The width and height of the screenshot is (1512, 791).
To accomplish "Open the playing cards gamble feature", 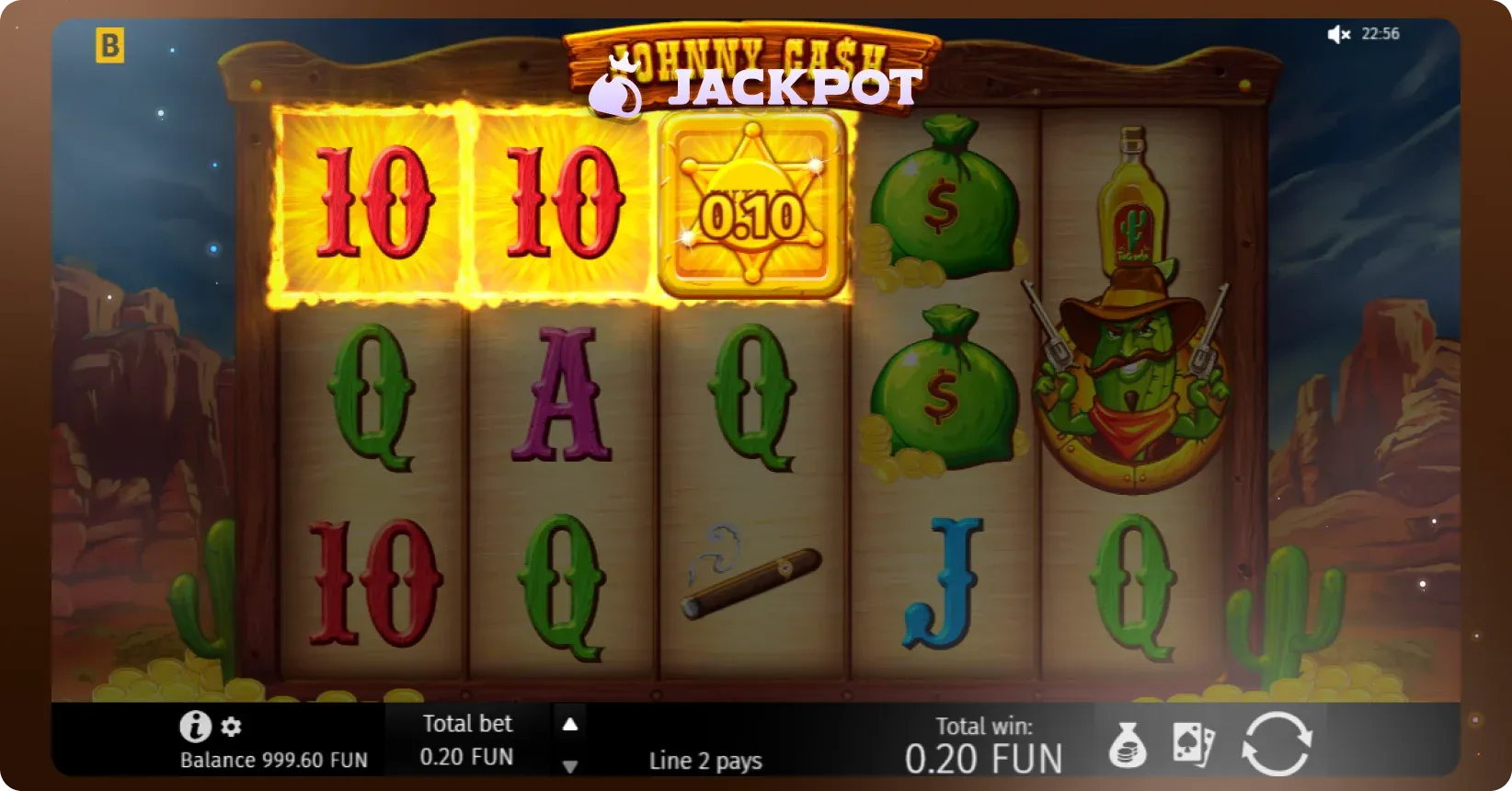I will pyautogui.click(x=1194, y=744).
